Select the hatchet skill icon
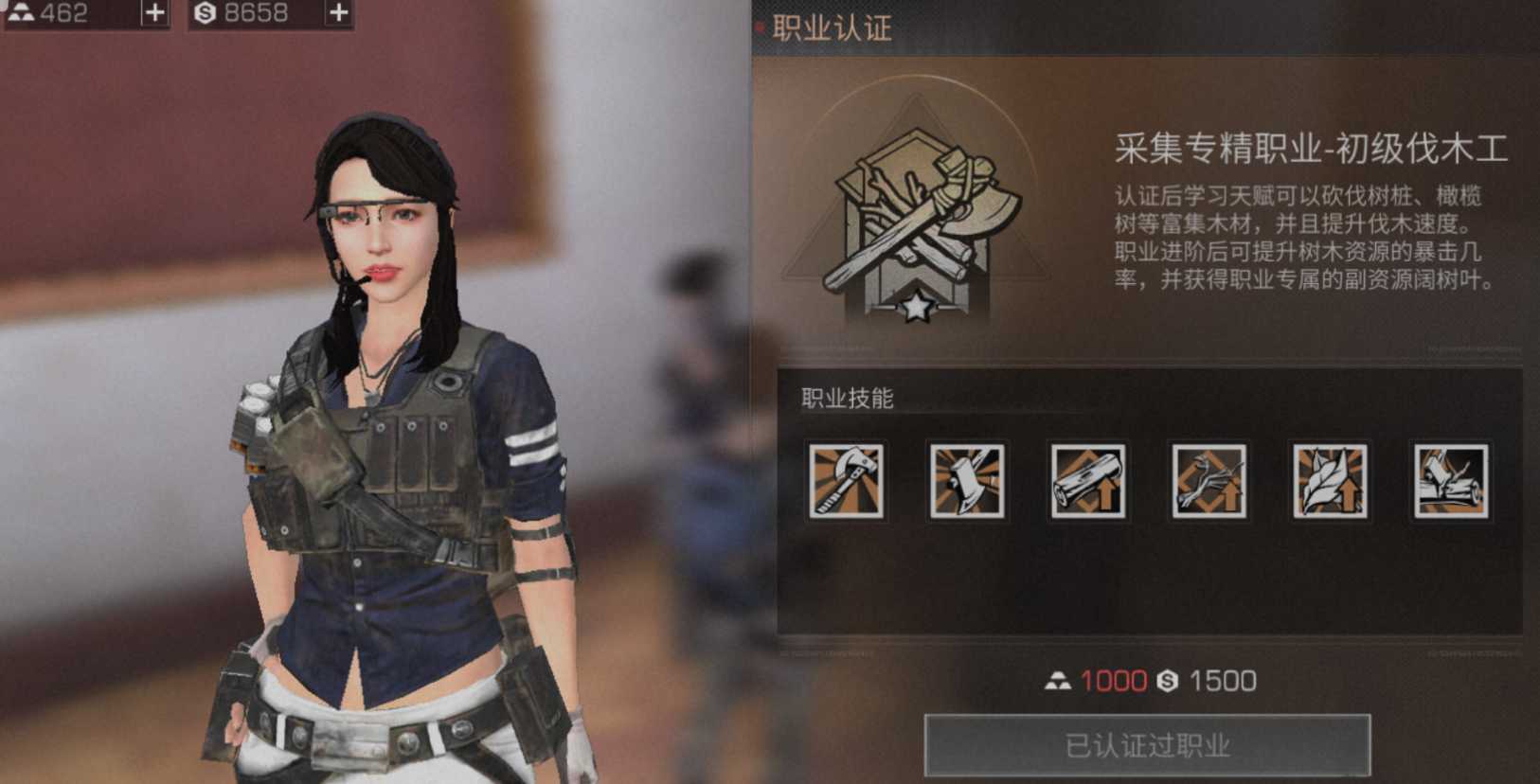 [x=967, y=483]
